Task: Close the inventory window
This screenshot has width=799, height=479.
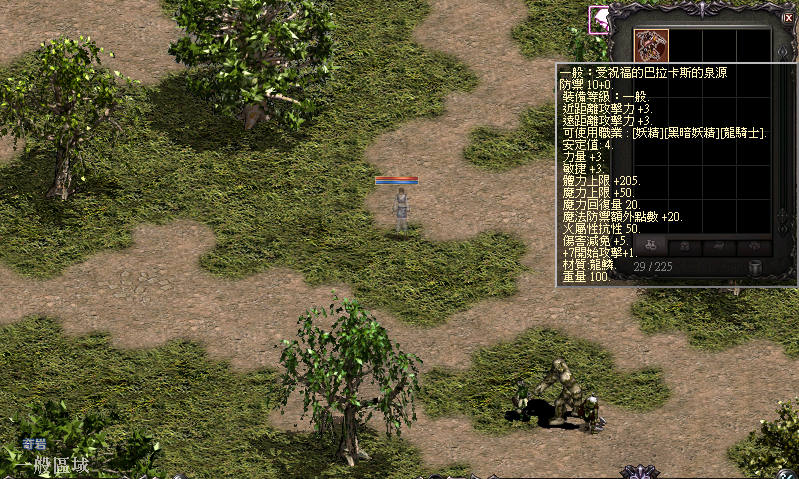Action: pos(787,18)
